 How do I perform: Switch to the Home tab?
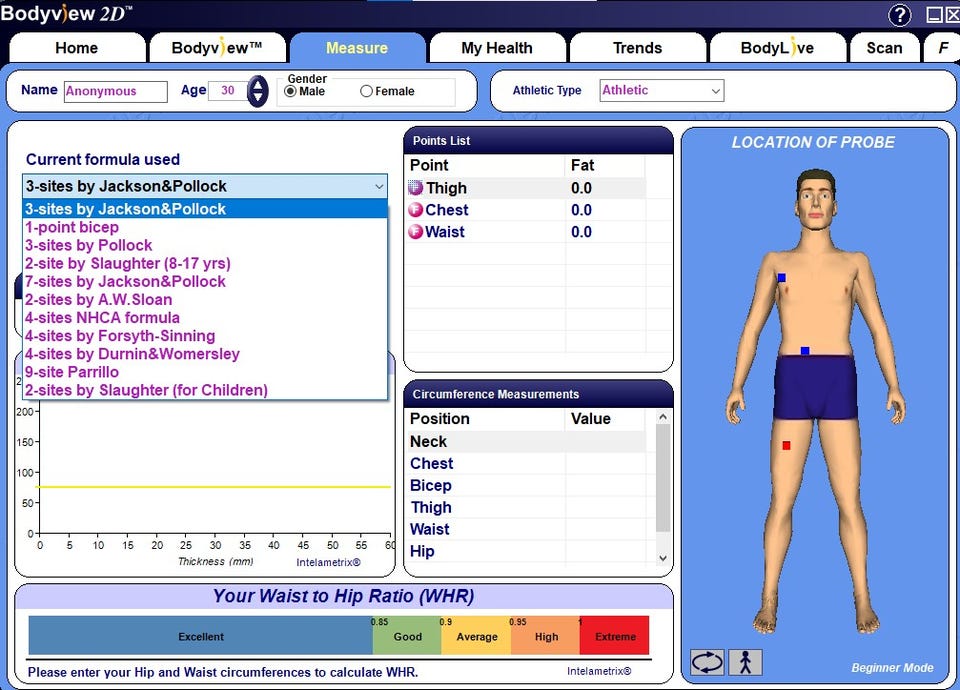77,48
